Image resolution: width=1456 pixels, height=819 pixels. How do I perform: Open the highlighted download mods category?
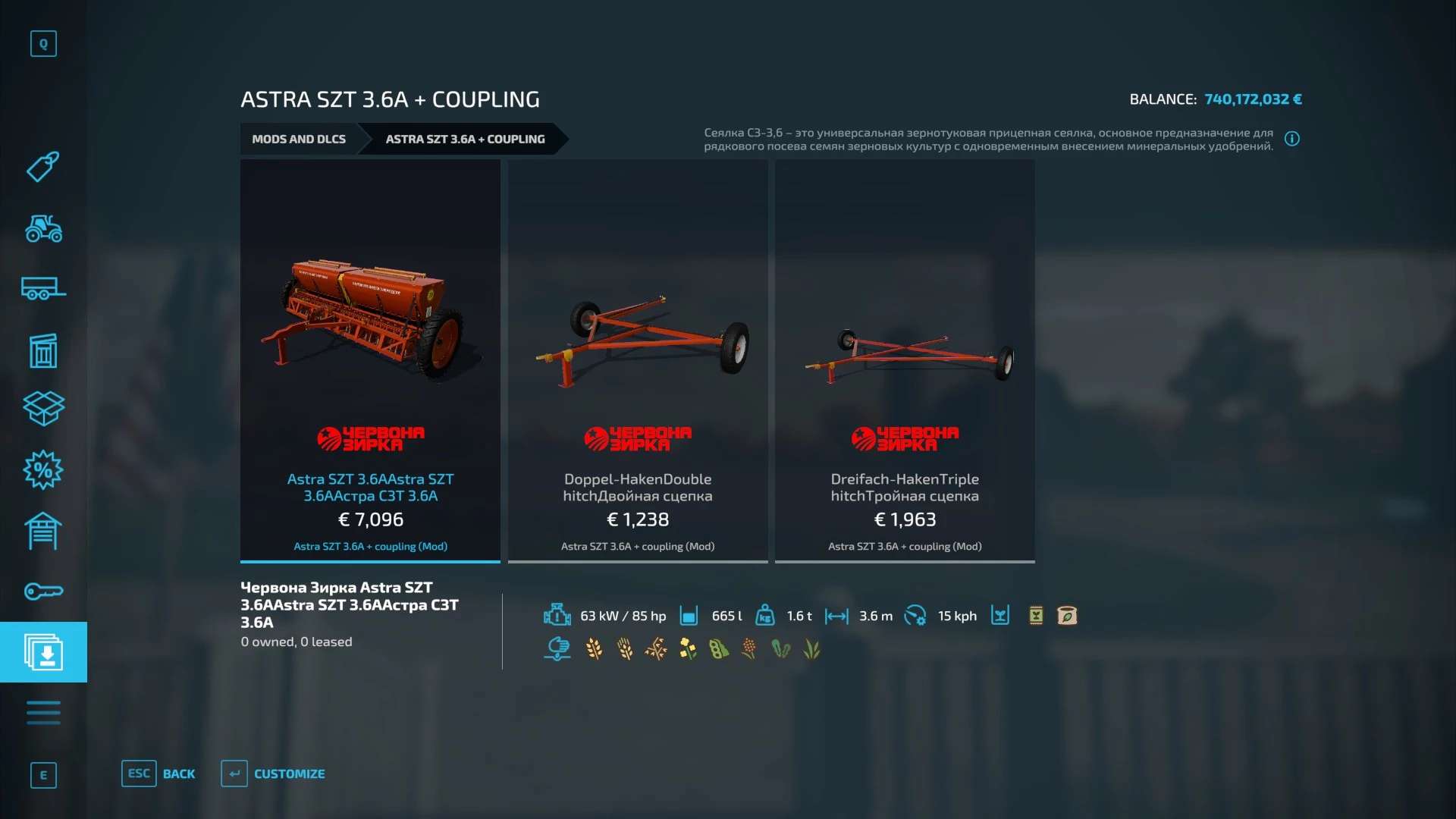43,652
